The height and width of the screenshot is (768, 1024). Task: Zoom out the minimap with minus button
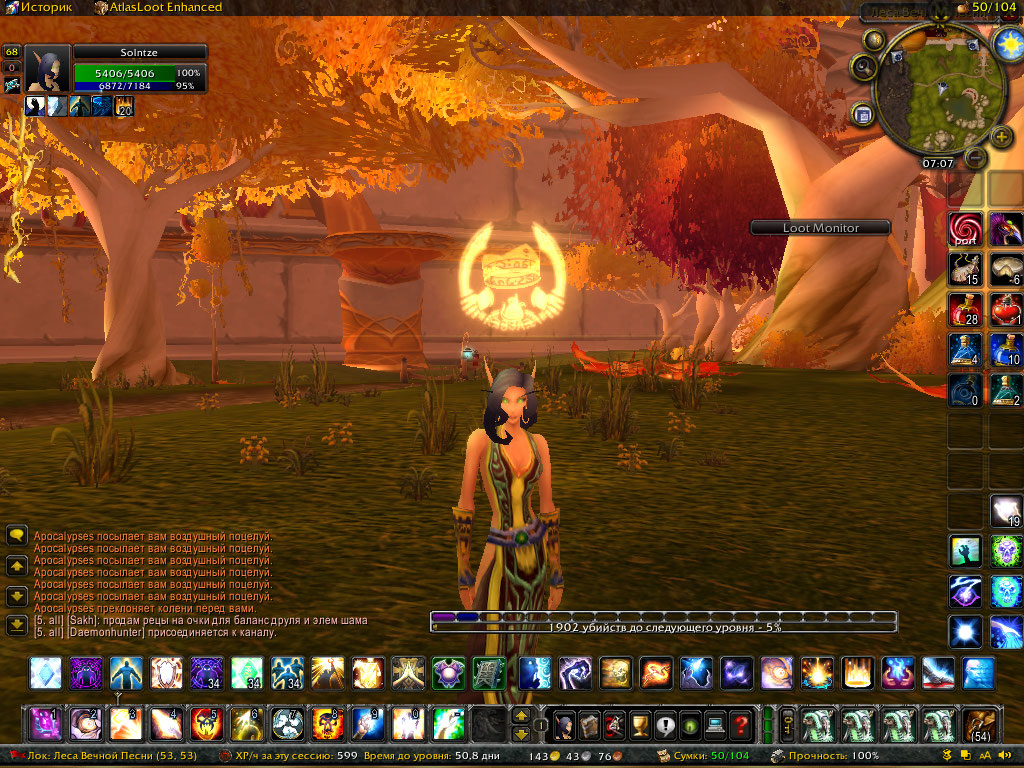(x=976, y=157)
